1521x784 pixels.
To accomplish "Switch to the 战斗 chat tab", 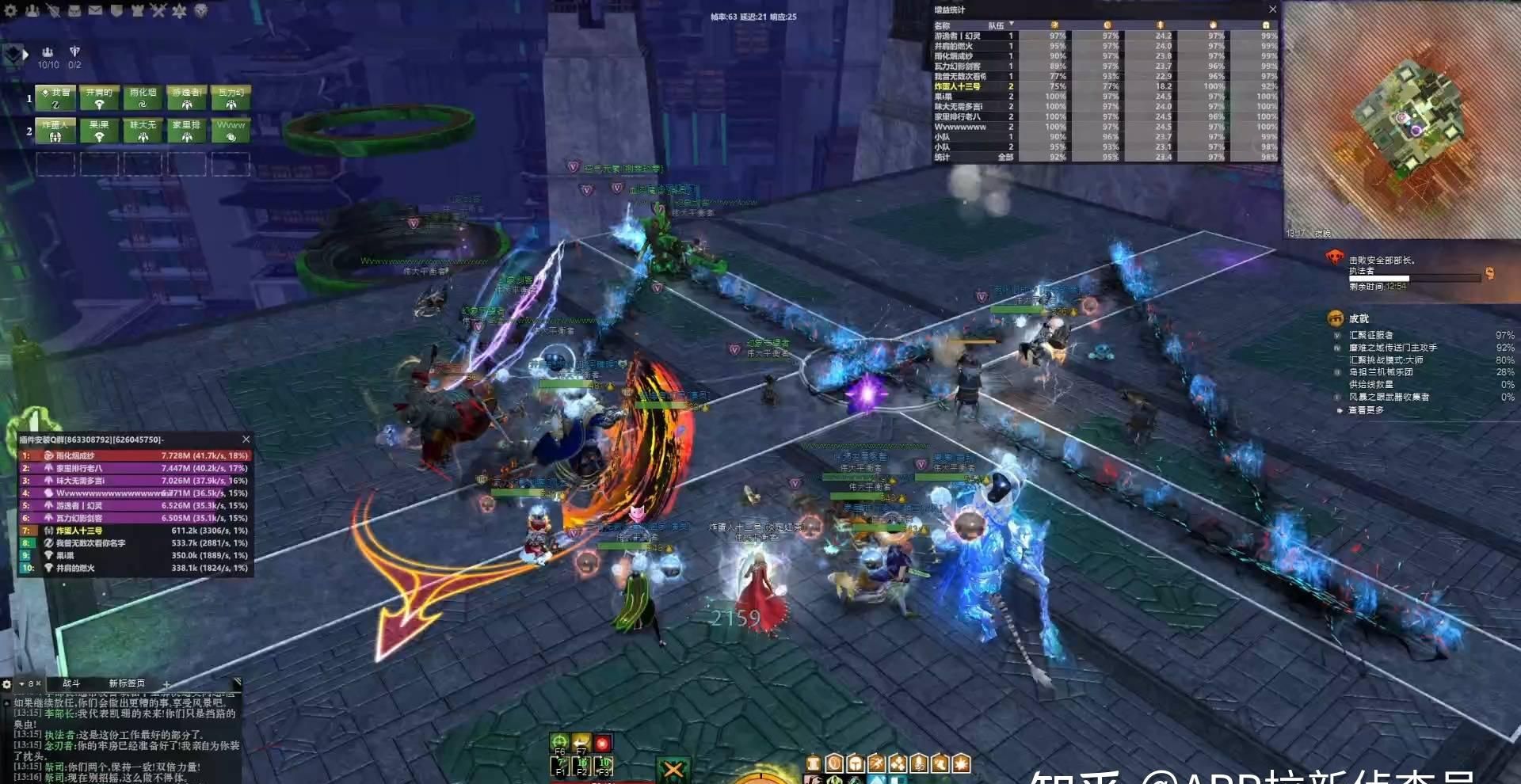I will [71, 683].
